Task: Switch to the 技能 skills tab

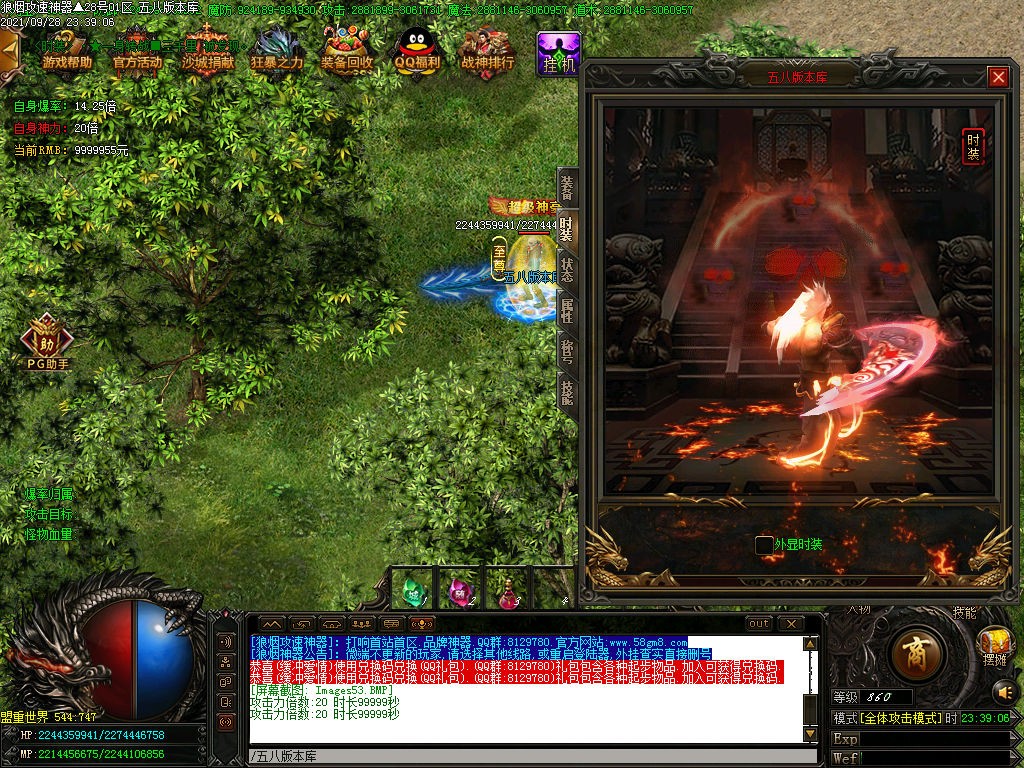Action: pos(567,392)
